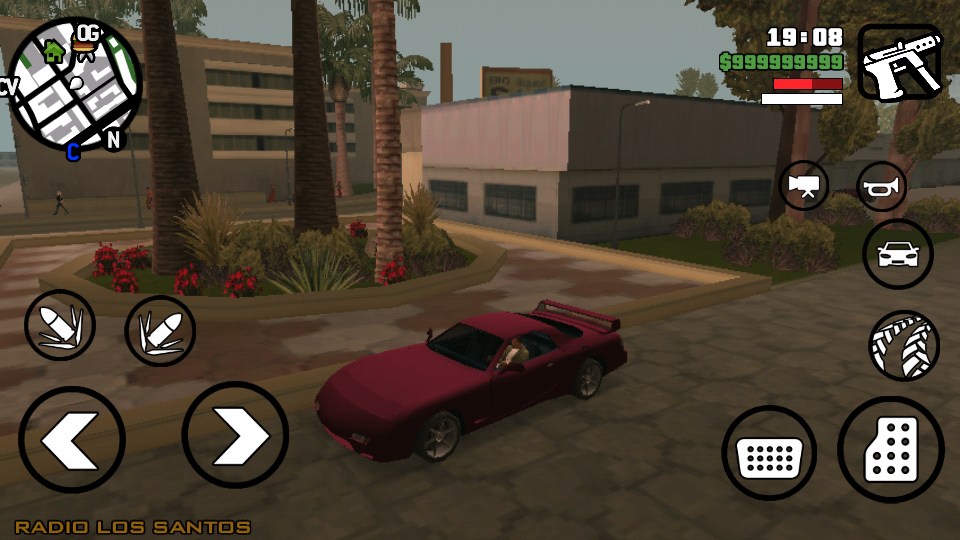
Task: Change the Radio Los Santos station
Action: click(x=132, y=527)
